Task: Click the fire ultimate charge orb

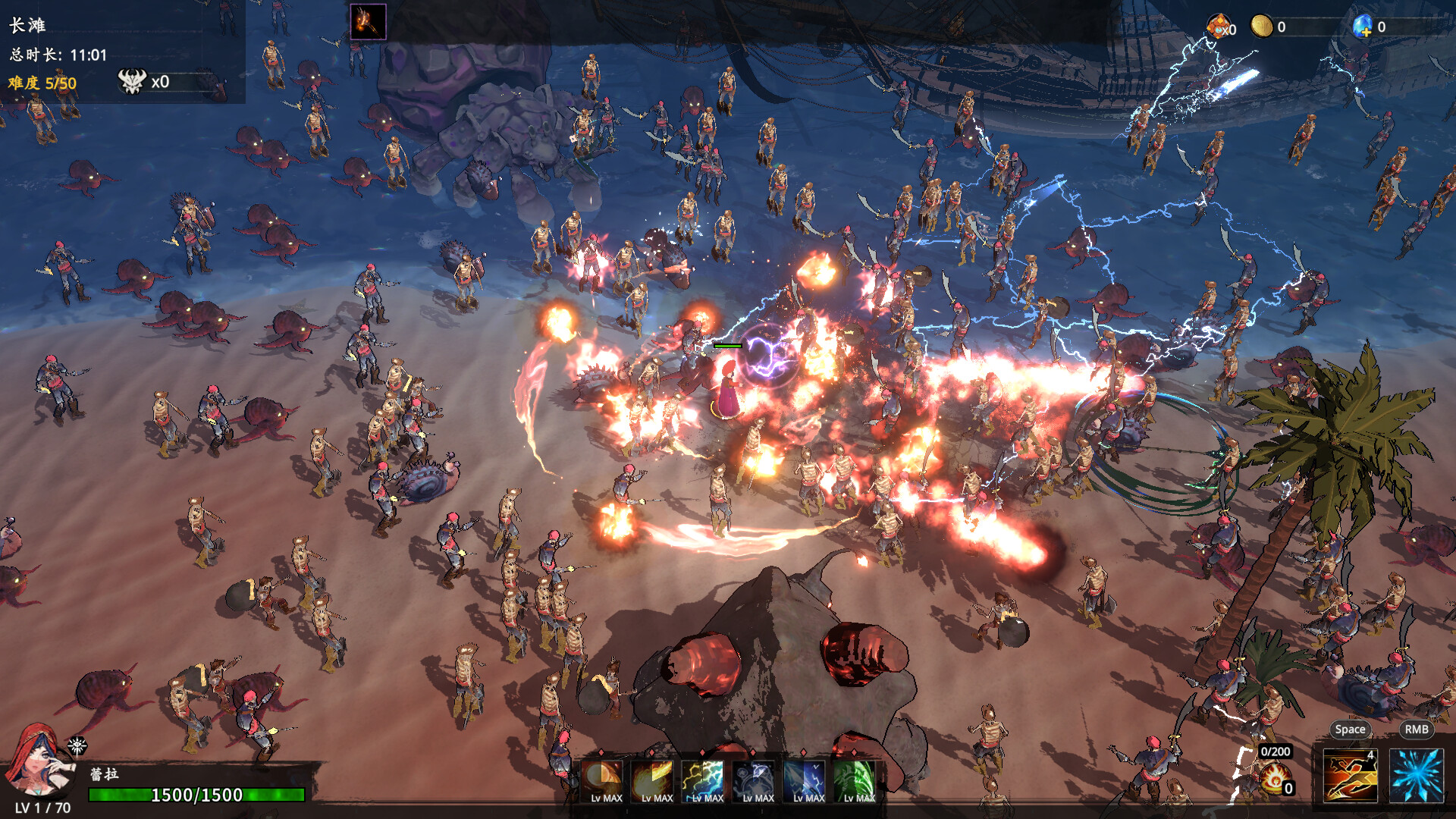Action: (1276, 778)
